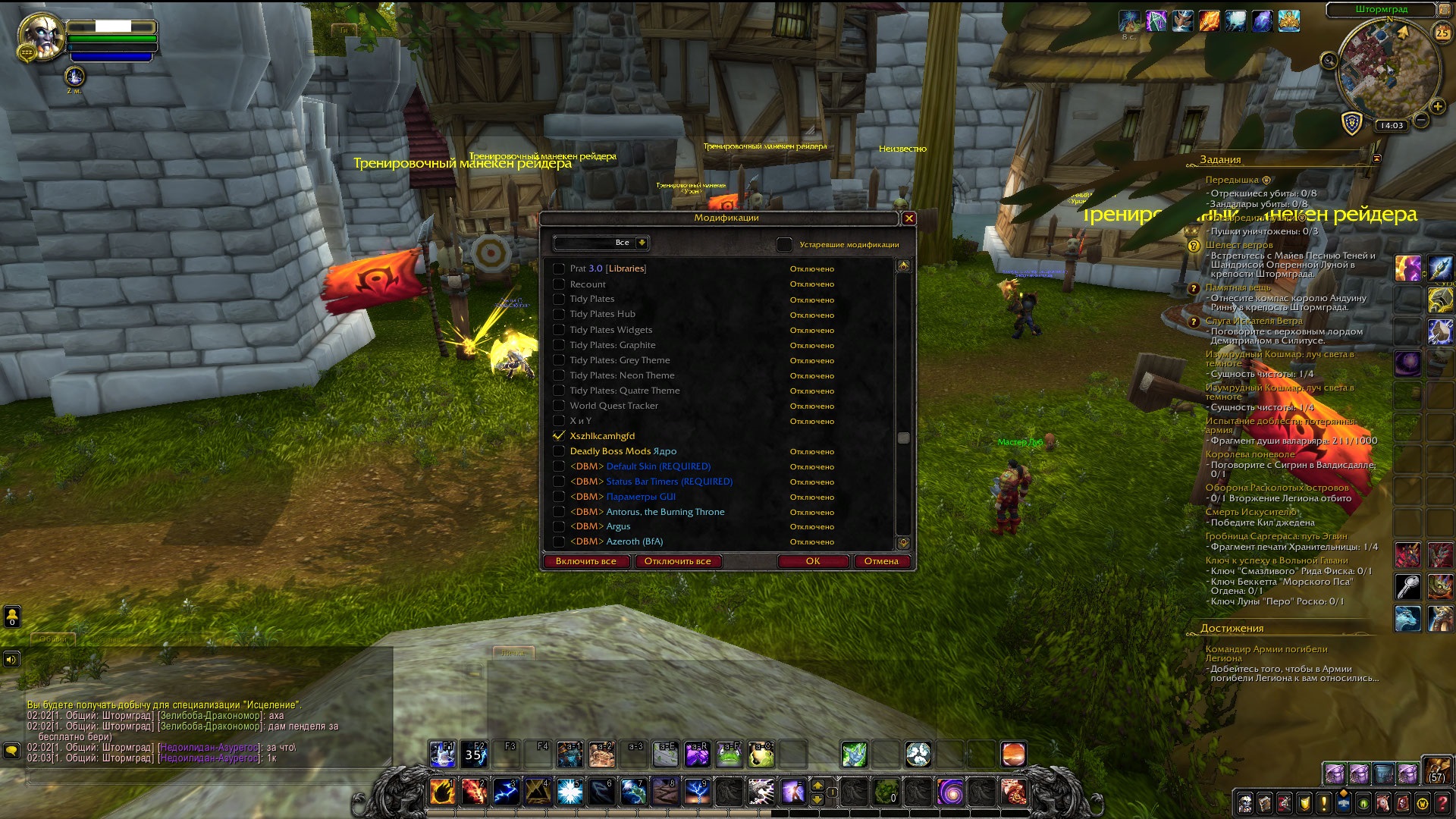Open the Все character filter dropdown
The image size is (1456, 819).
pos(642,243)
